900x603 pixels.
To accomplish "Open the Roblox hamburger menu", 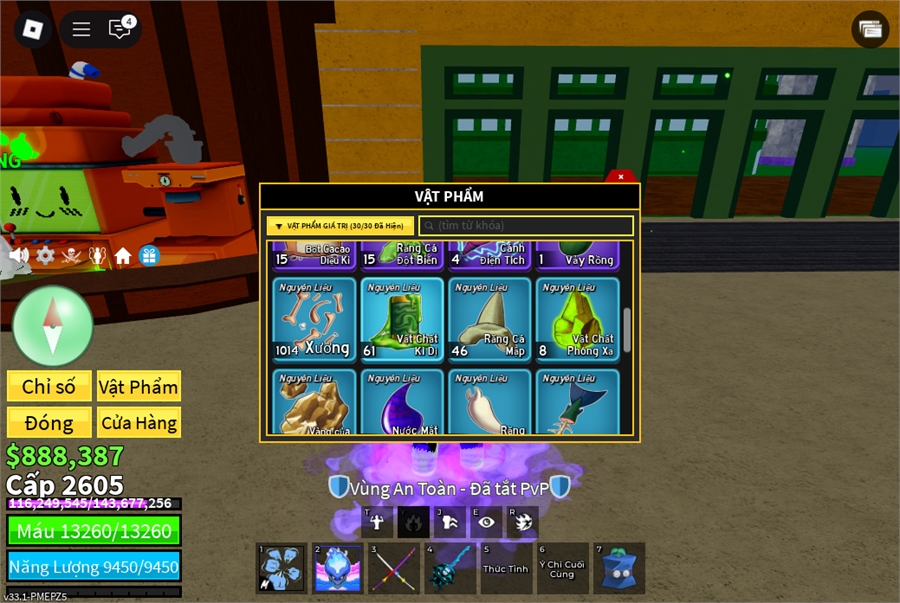I will [x=82, y=29].
